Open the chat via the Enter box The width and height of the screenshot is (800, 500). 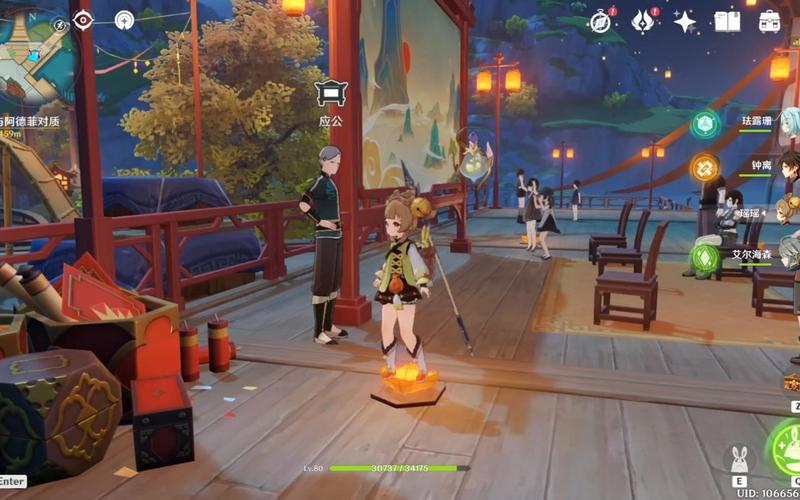click(12, 481)
